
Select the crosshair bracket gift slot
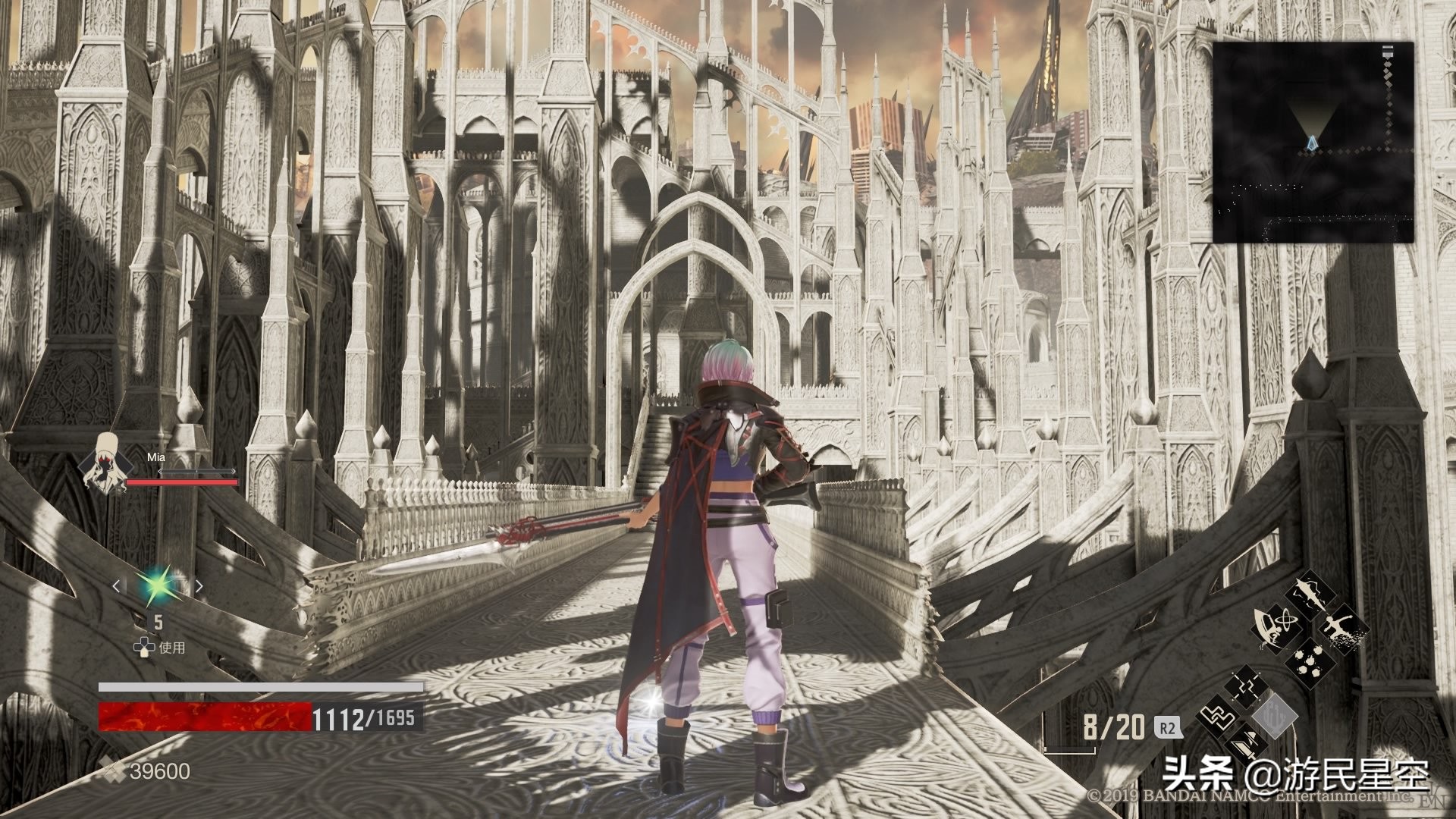(1245, 688)
